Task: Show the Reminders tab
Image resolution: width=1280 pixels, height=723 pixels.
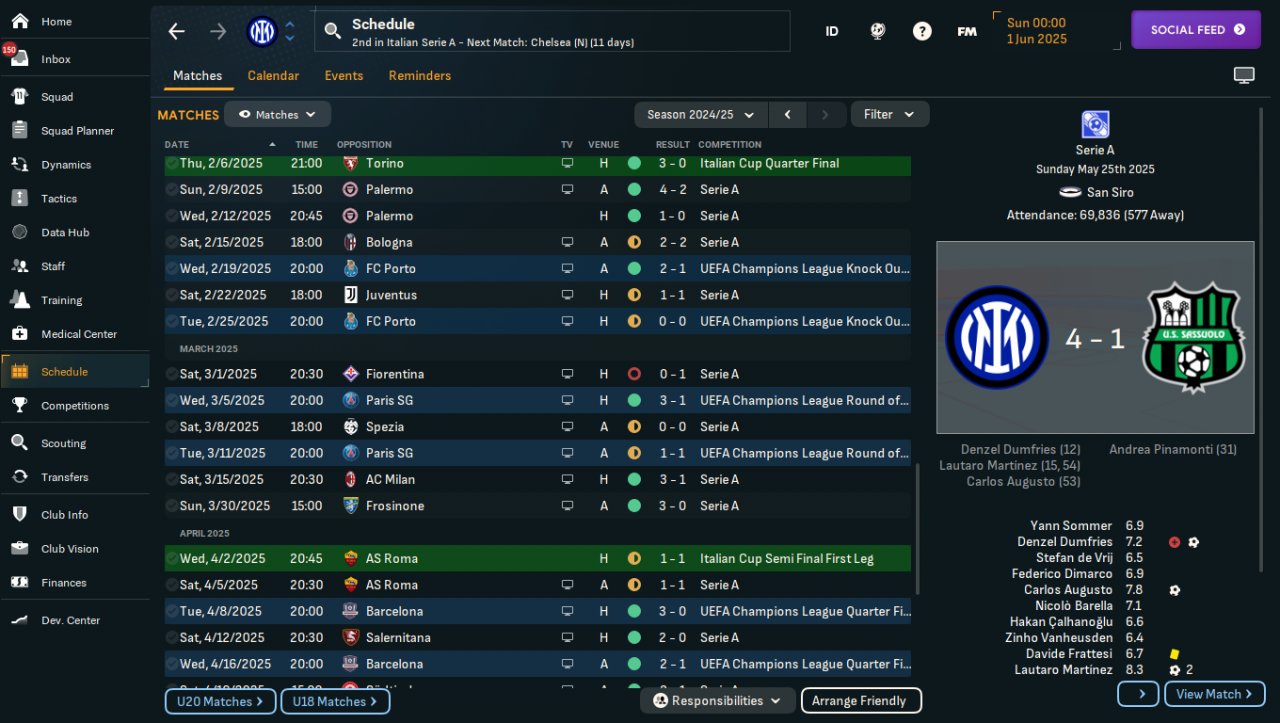Action: [420, 76]
